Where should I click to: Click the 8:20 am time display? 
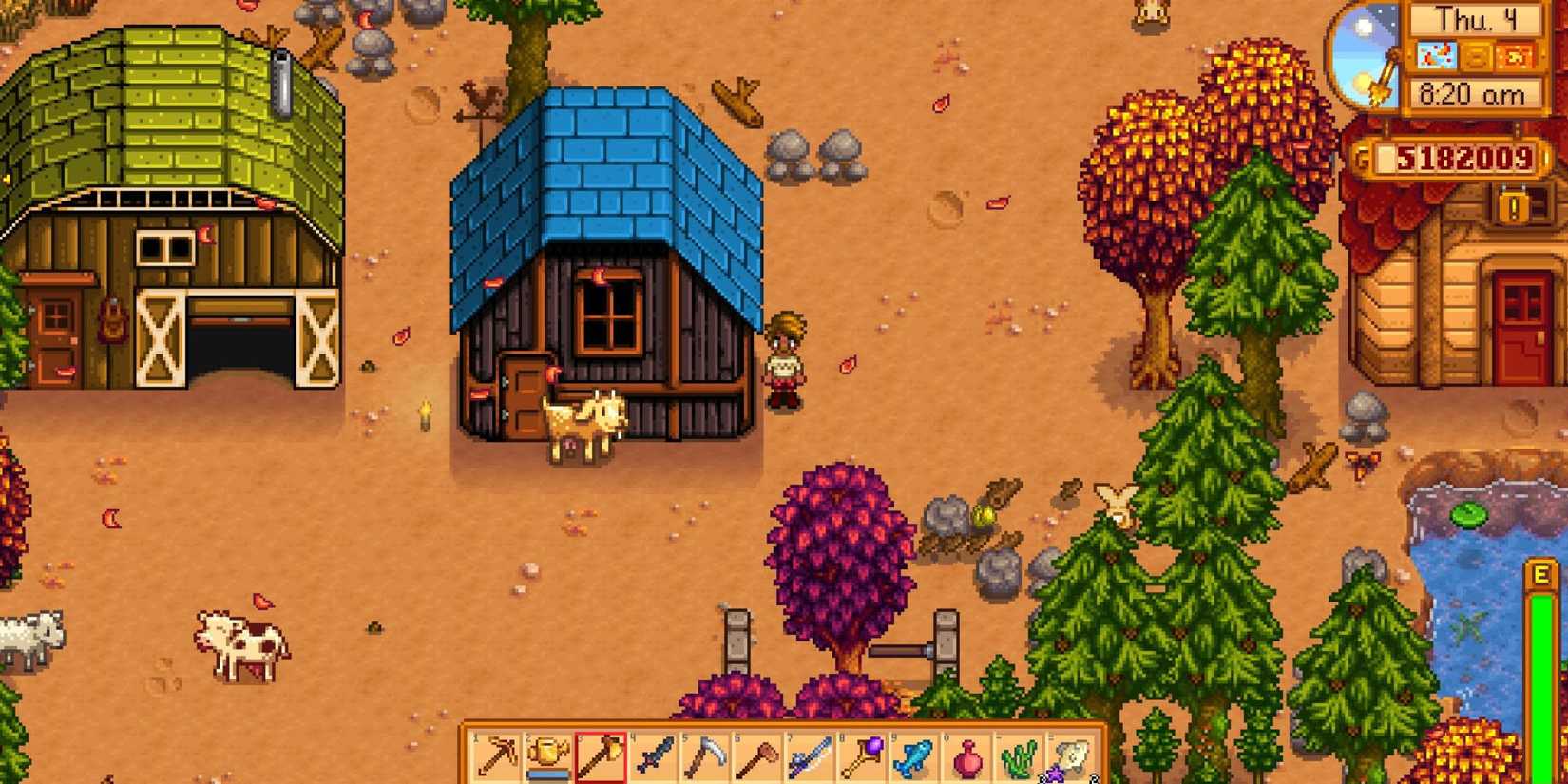[1475, 91]
